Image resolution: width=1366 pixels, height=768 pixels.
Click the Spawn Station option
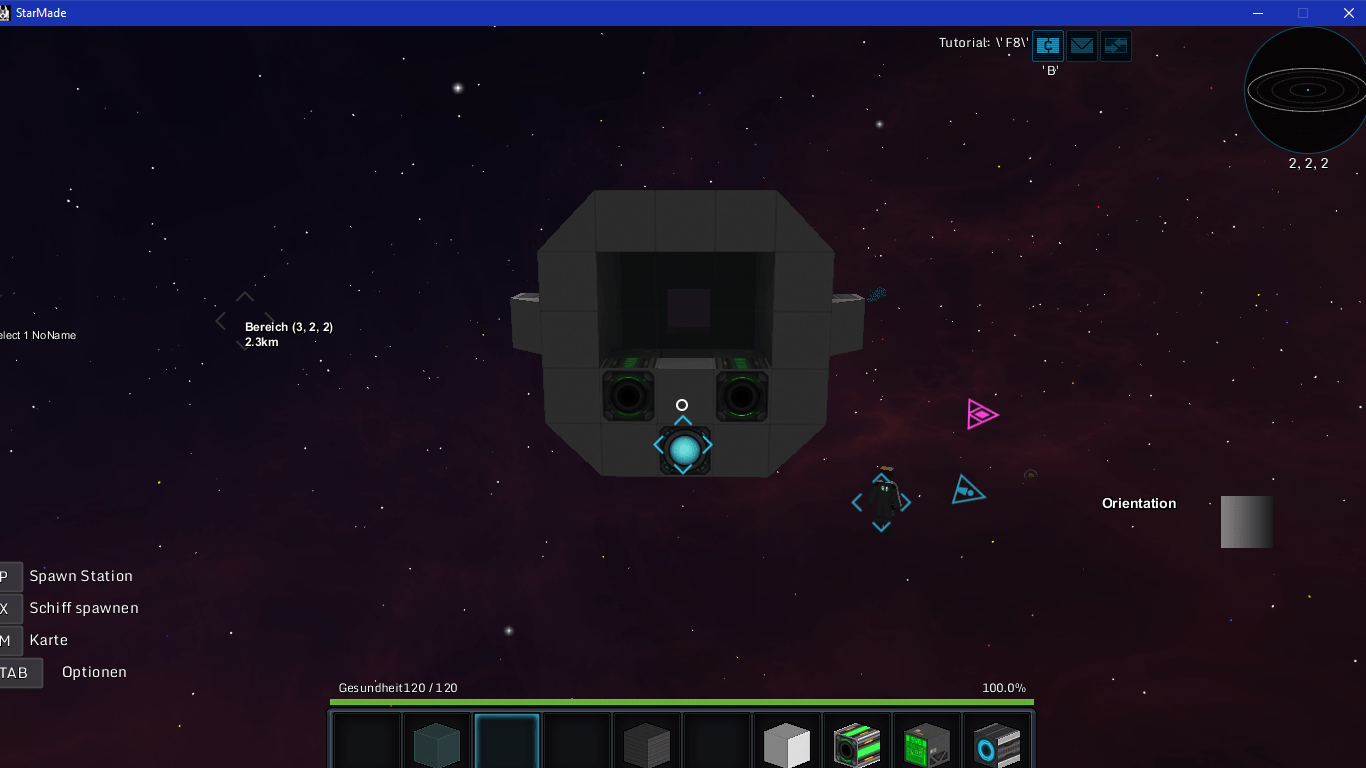pyautogui.click(x=80, y=576)
